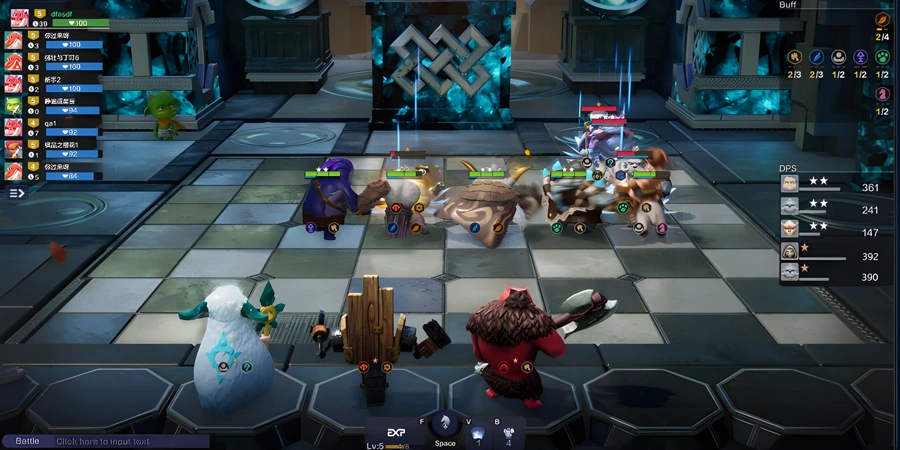Check the orange axe buff icon
The image size is (900, 450).
pyautogui.click(x=794, y=57)
